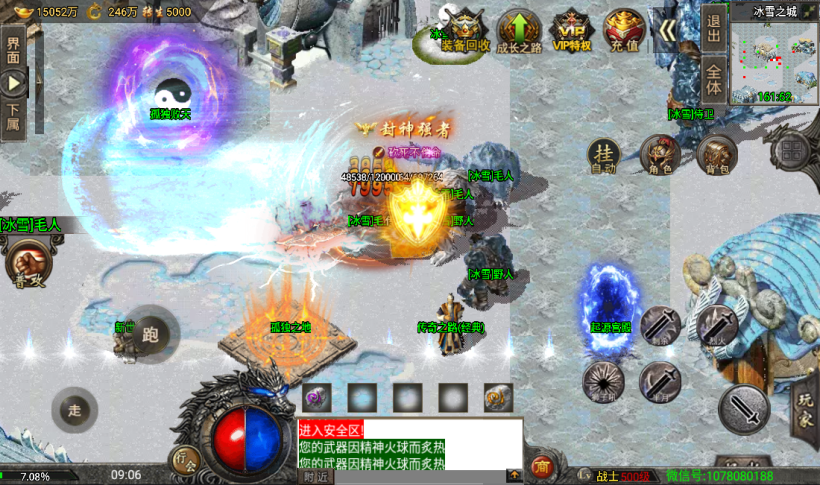The width and height of the screenshot is (820, 485).
Task: Open the 充值 recharge shop
Action: [624, 29]
